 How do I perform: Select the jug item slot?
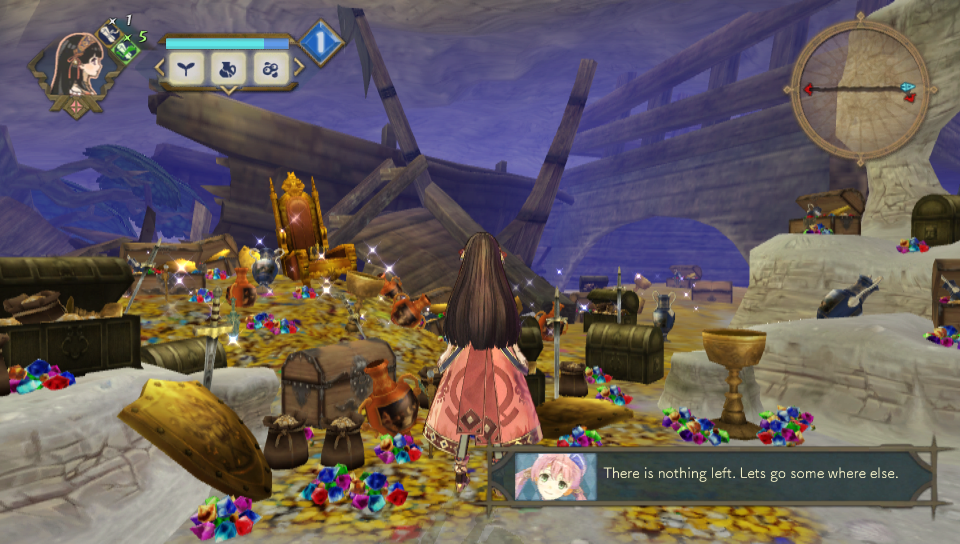tap(229, 68)
